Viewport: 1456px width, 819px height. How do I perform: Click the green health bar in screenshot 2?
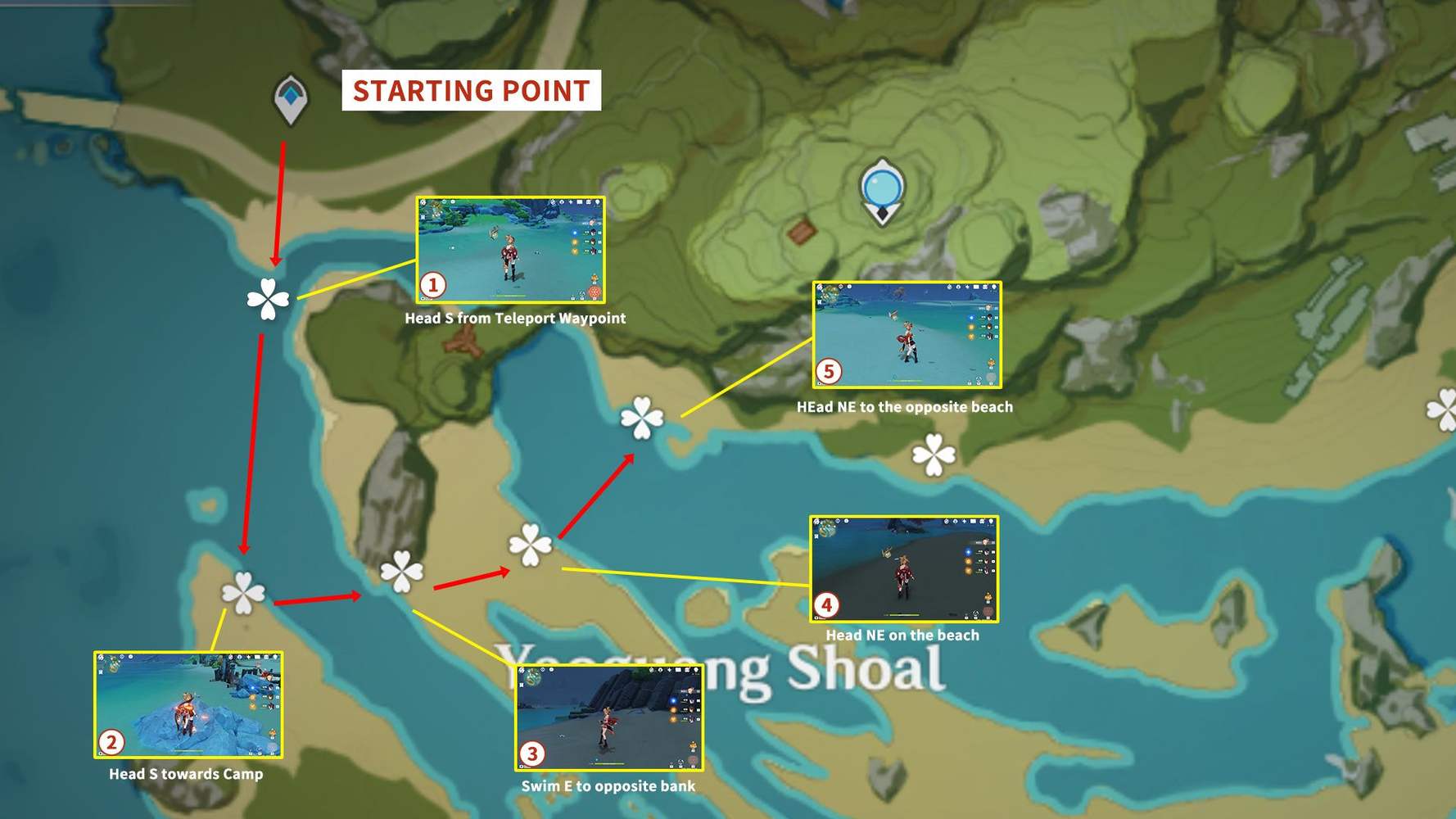tap(190, 750)
